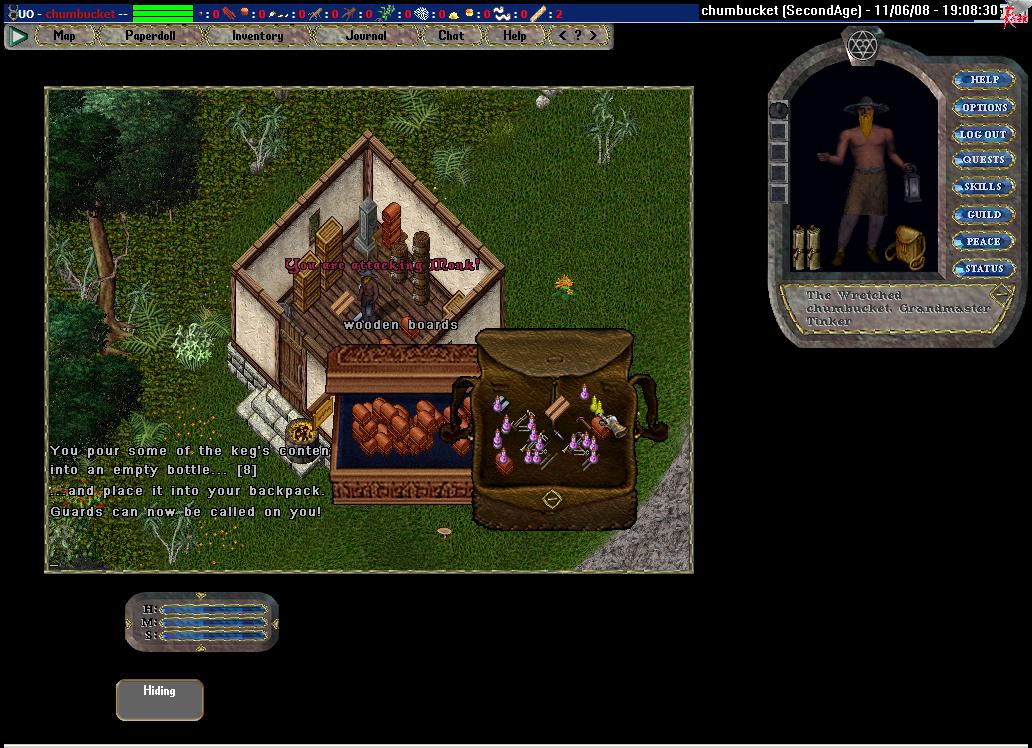This screenshot has width=1032, height=748.
Task: Minimize the open backpack container
Action: (552, 499)
